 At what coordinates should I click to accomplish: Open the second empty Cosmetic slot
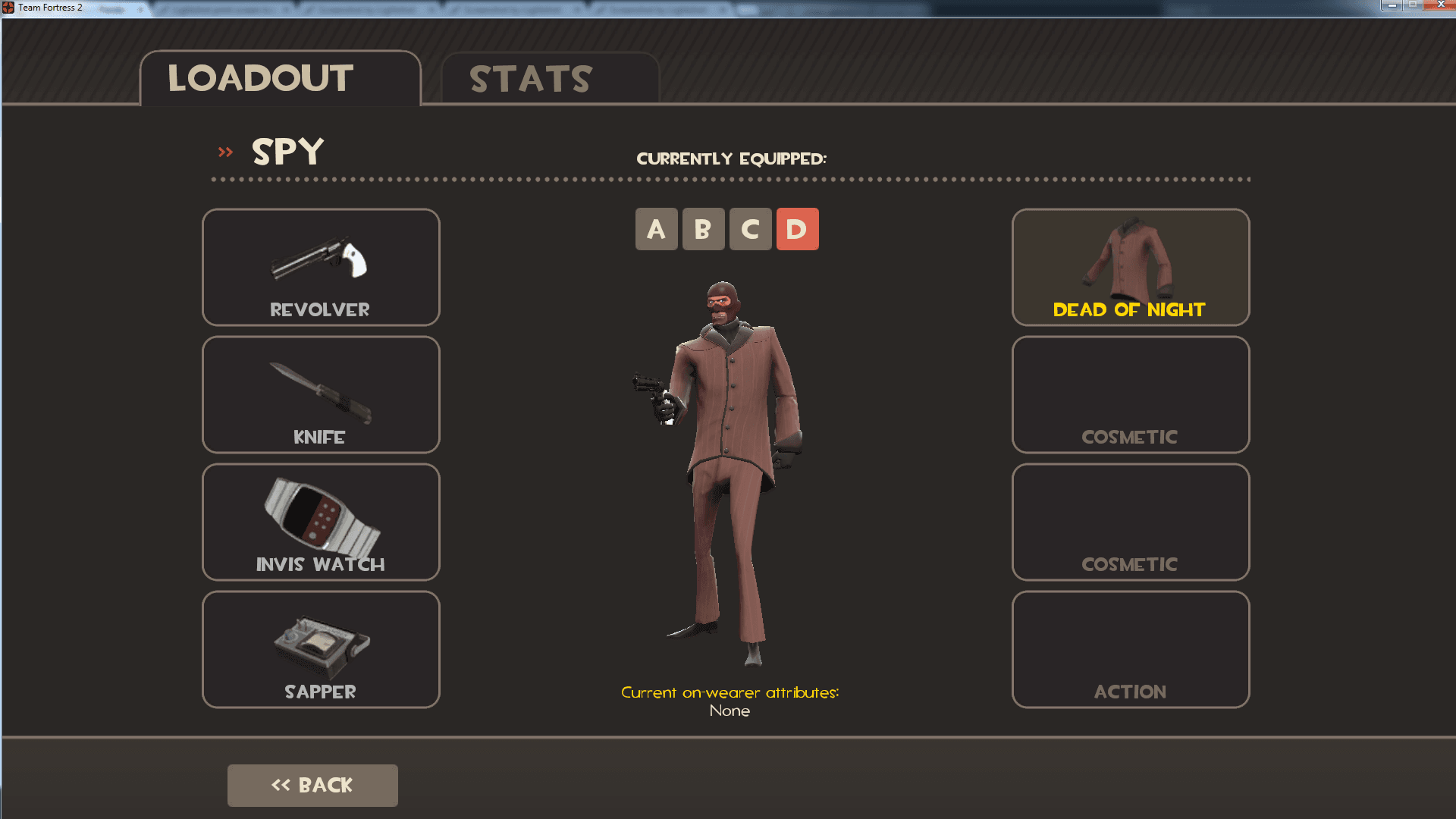1130,522
